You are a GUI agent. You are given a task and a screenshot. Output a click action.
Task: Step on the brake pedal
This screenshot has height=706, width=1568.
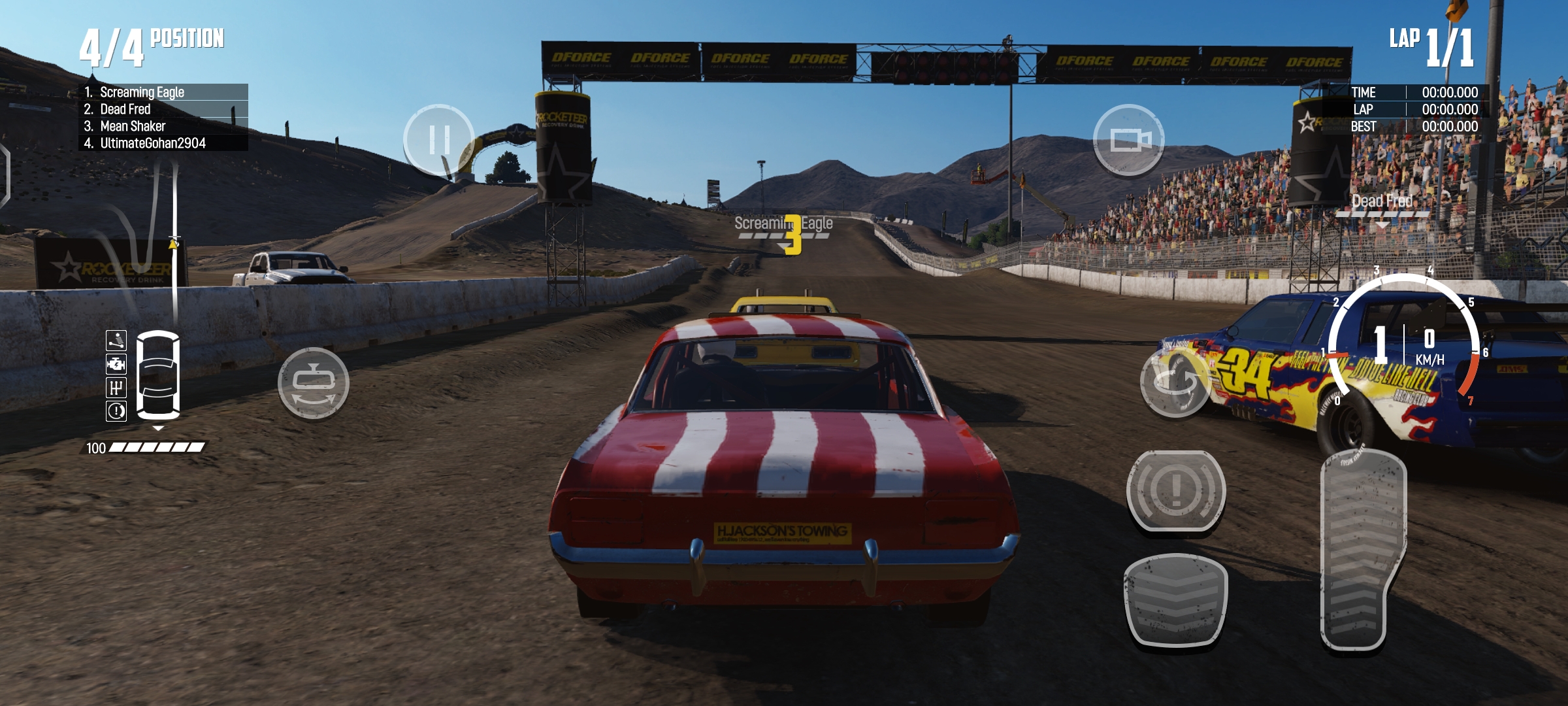pyautogui.click(x=1175, y=601)
